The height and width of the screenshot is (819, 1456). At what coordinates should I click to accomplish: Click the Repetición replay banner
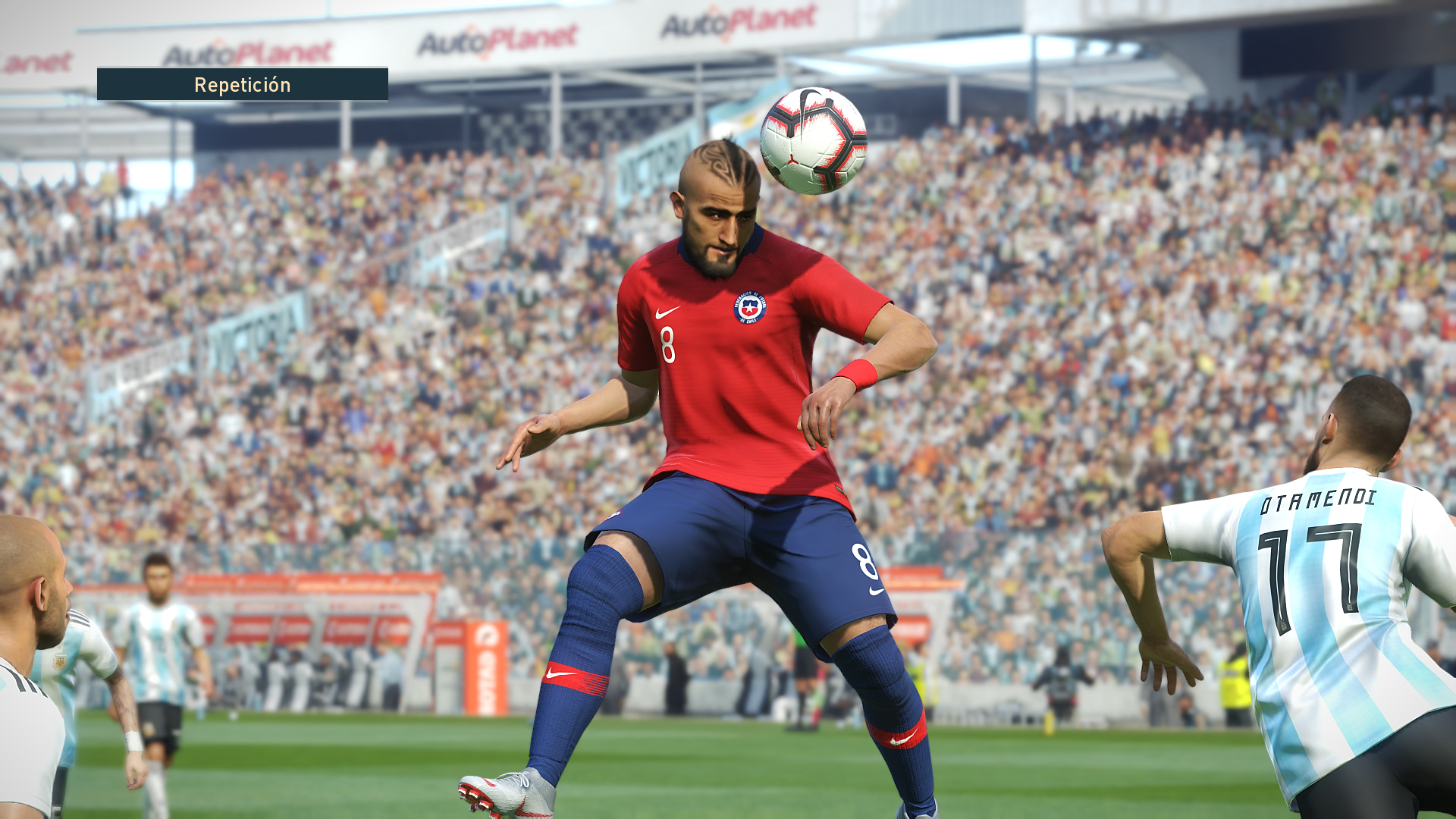click(243, 84)
